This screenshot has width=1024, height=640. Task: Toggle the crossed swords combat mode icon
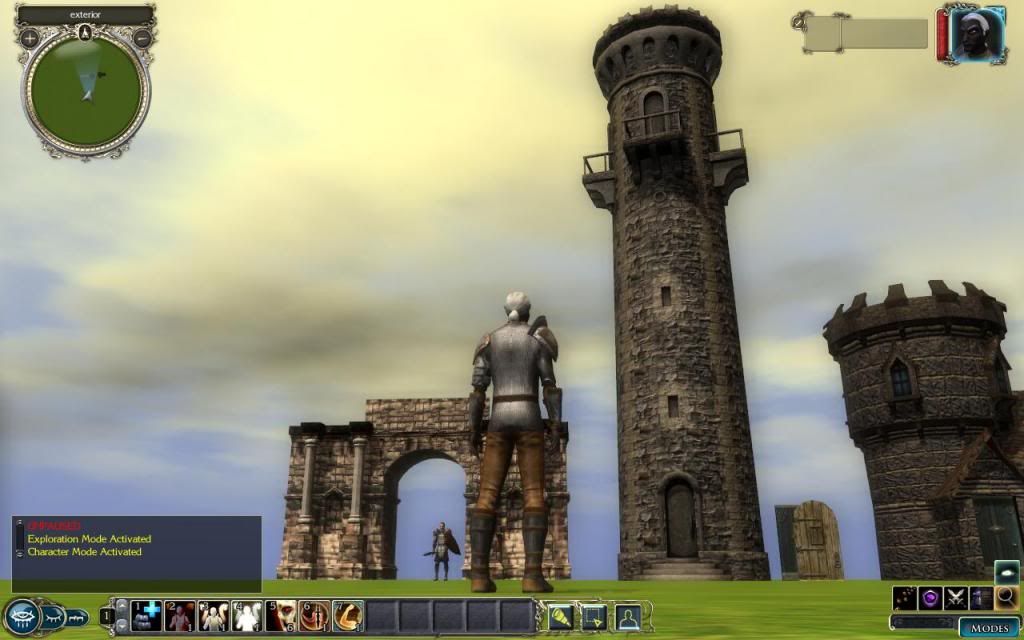click(x=957, y=598)
